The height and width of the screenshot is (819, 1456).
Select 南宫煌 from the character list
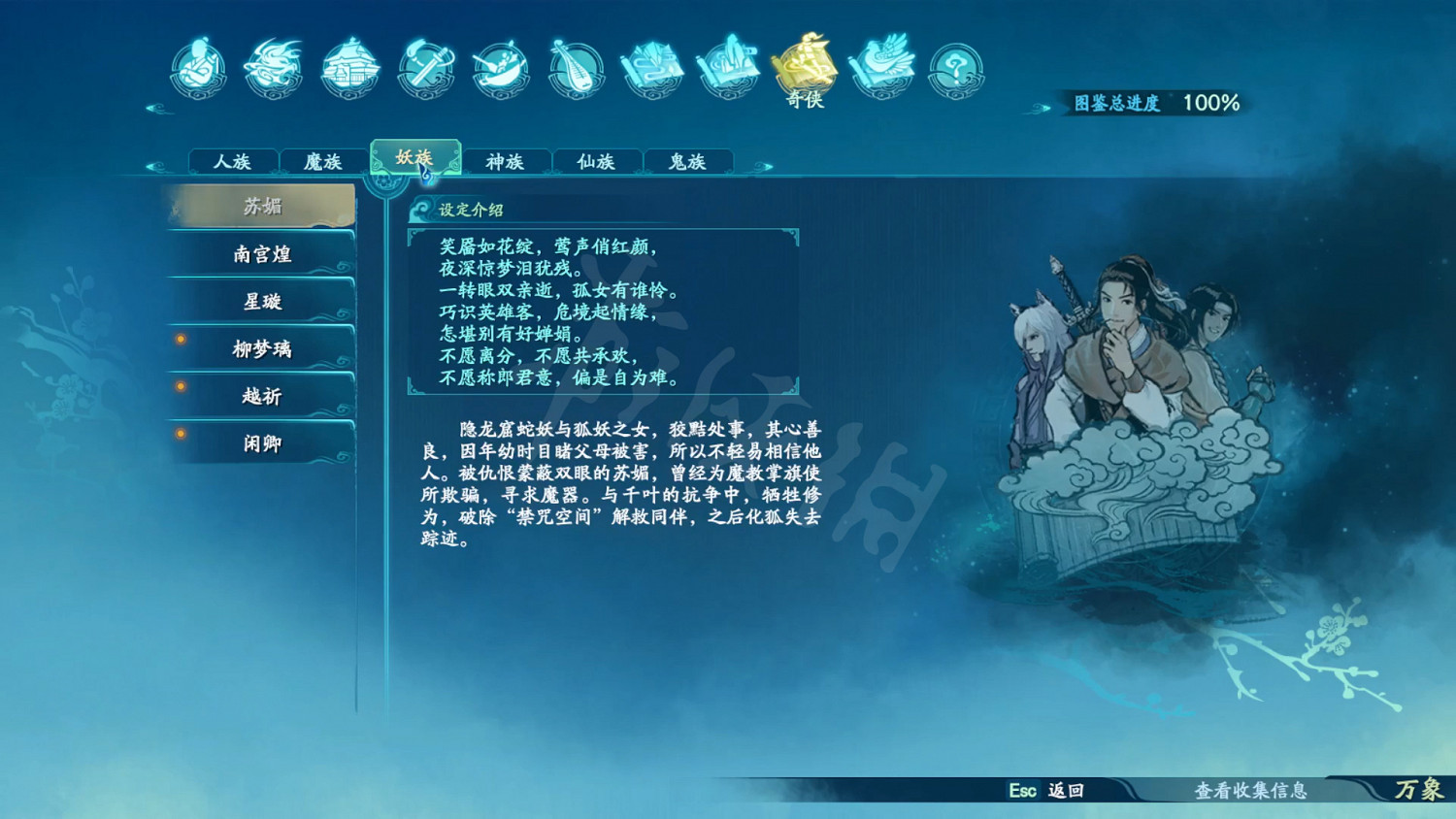pyautogui.click(x=260, y=253)
